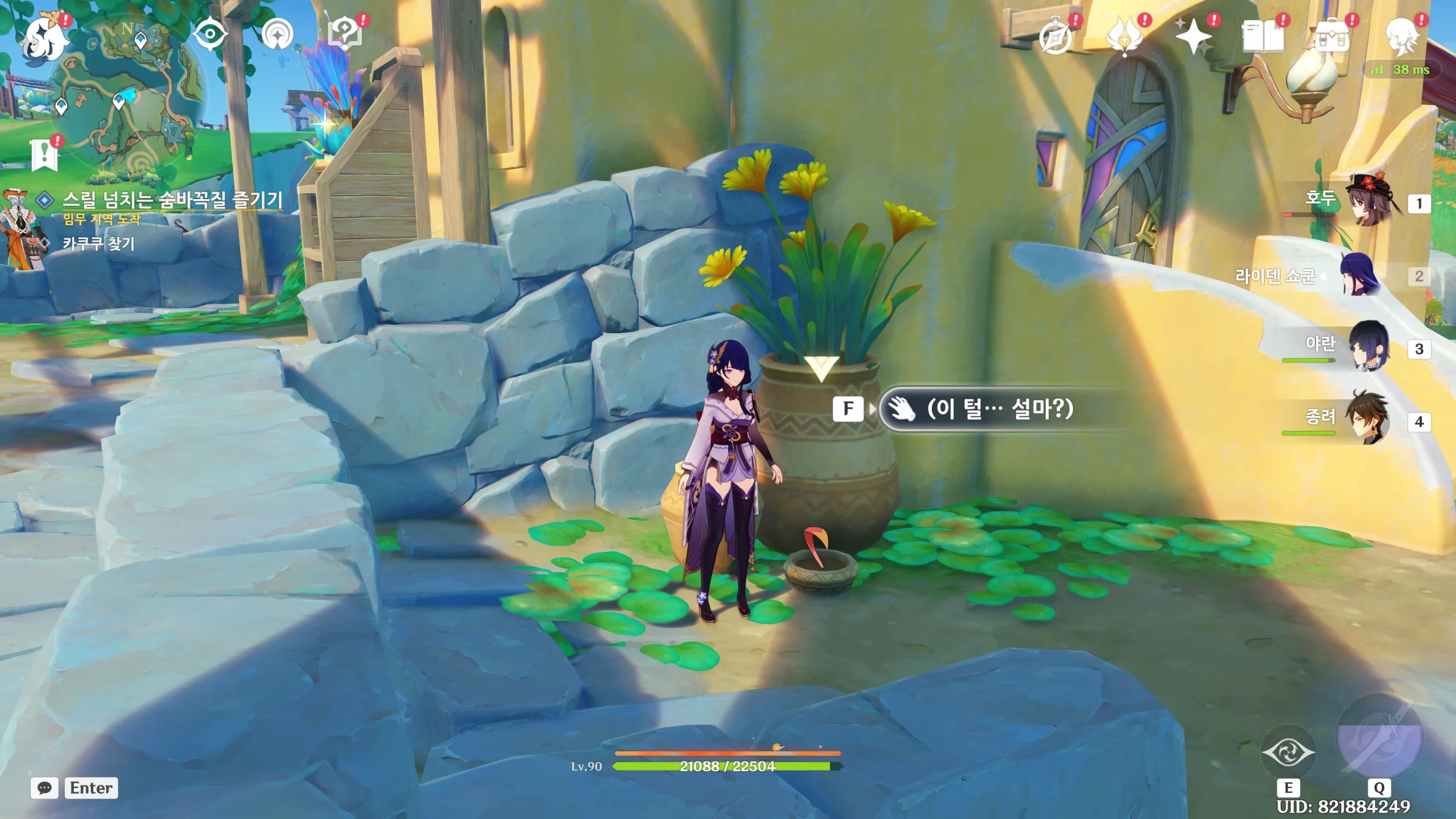Open the open-book handbook icon
This screenshot has width=1456, height=819.
(1263, 36)
